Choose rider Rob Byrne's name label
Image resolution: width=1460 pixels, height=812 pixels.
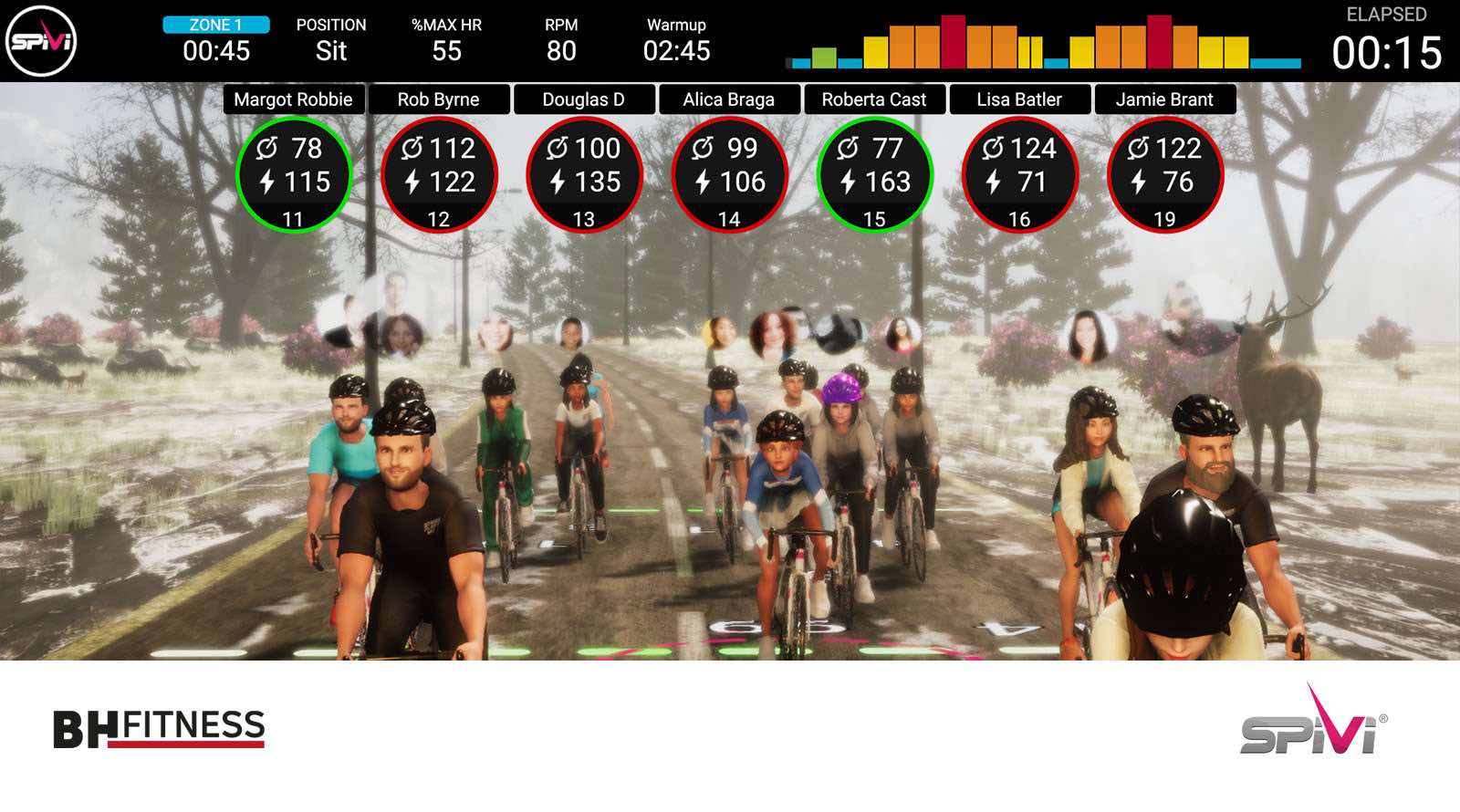(x=438, y=99)
